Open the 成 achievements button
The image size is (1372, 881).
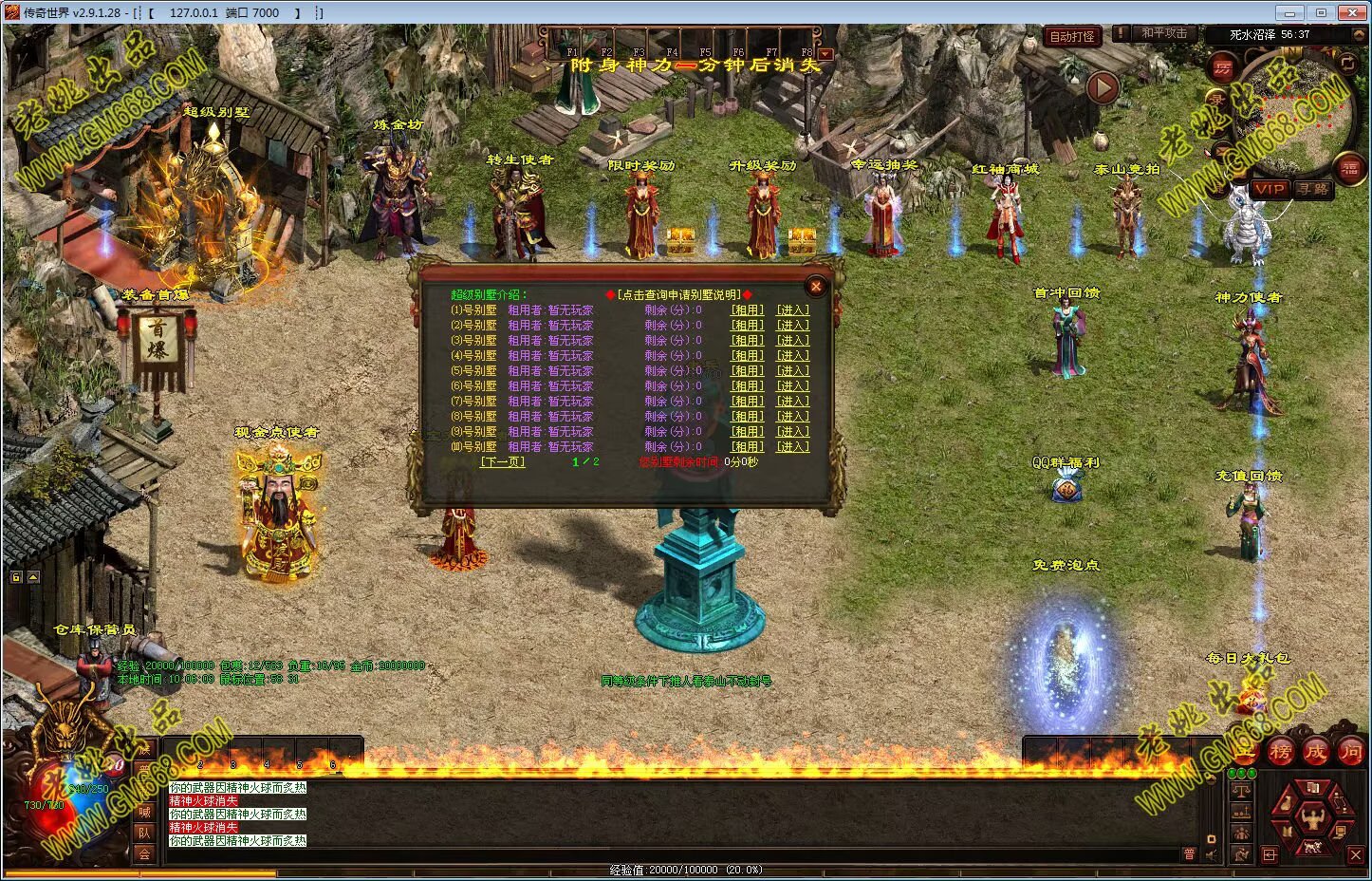pos(1315,751)
